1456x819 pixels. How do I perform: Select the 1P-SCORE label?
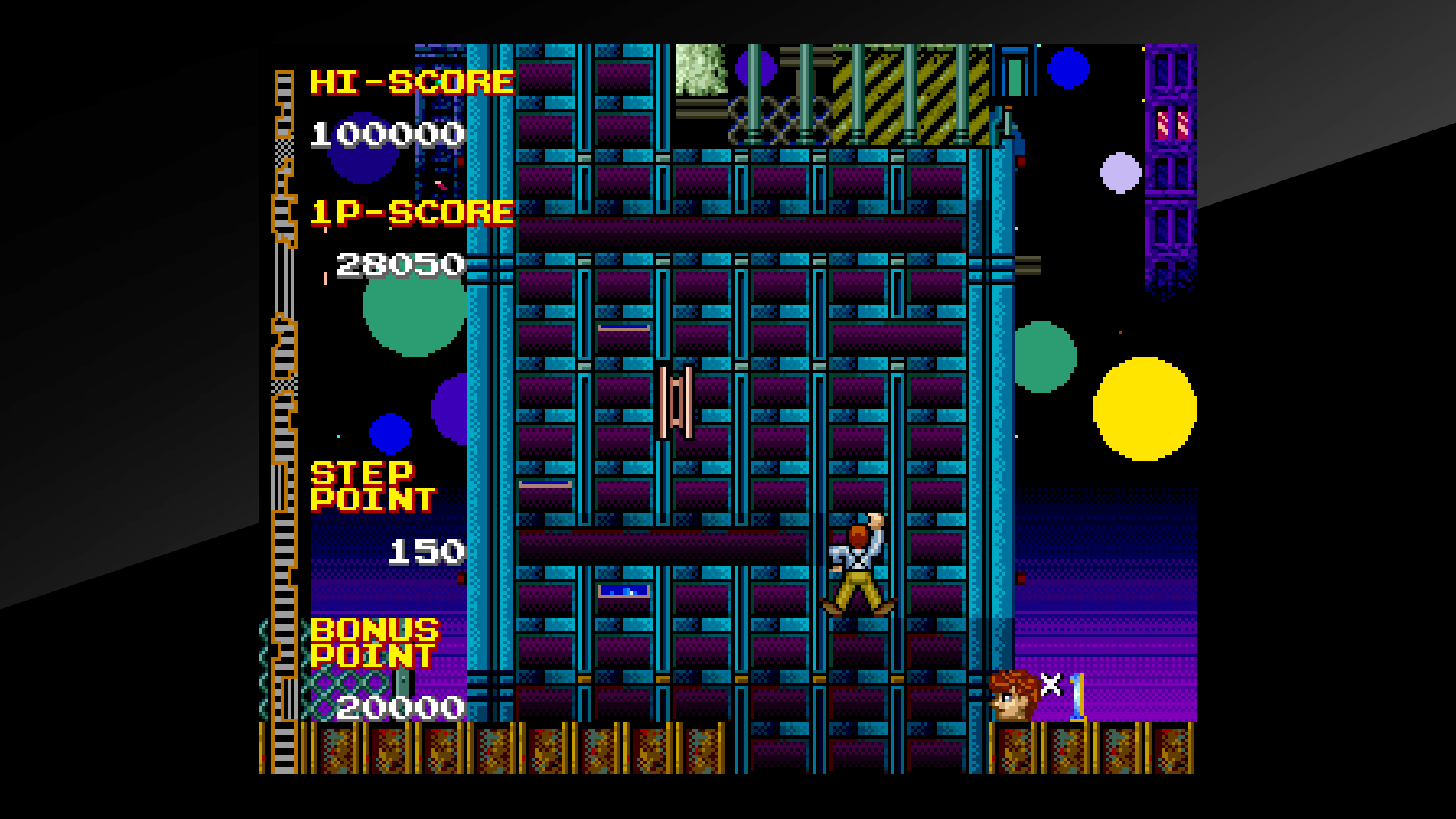pos(409,211)
